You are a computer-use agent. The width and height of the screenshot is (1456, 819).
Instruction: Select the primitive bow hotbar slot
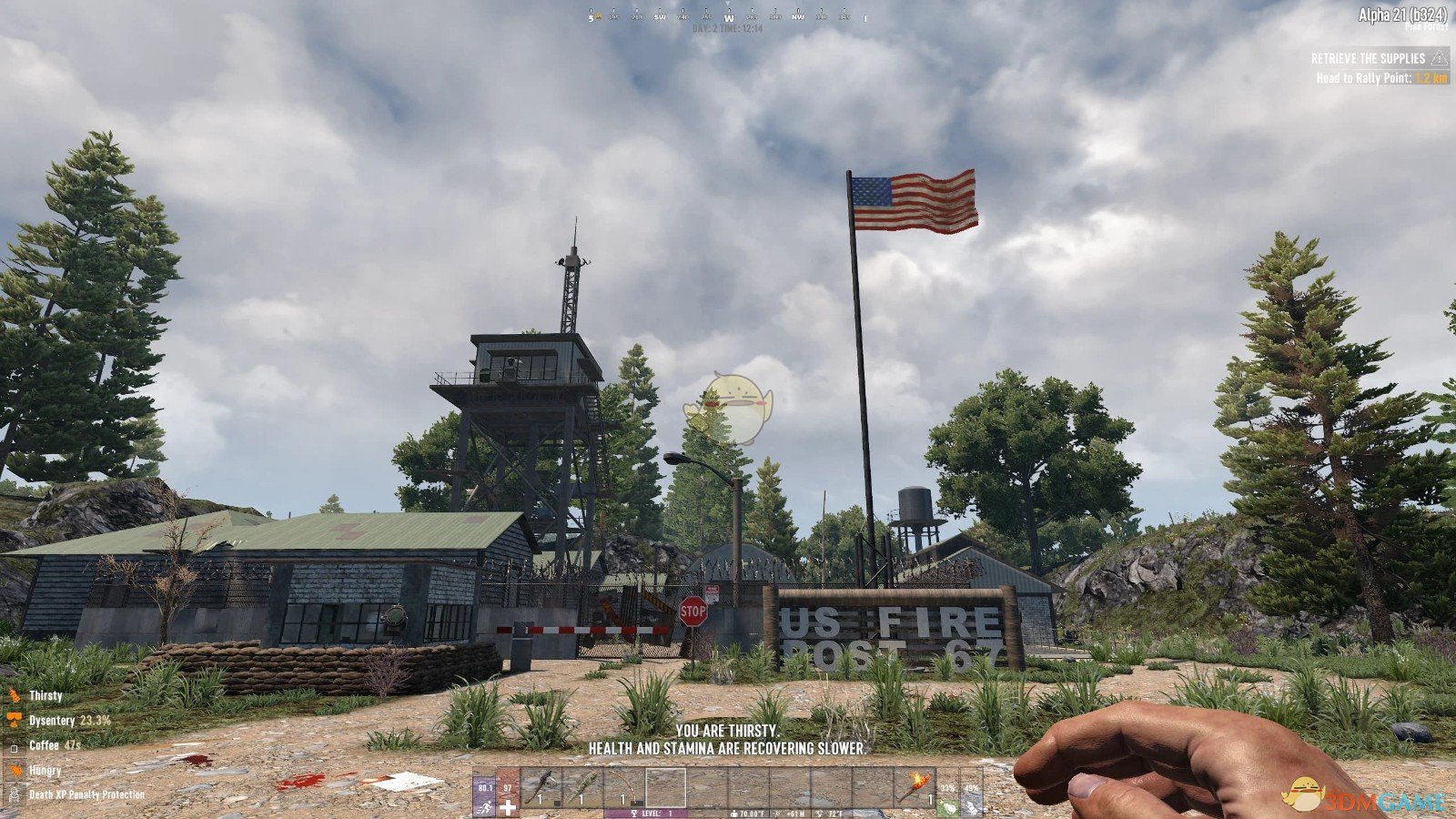pos(624,787)
